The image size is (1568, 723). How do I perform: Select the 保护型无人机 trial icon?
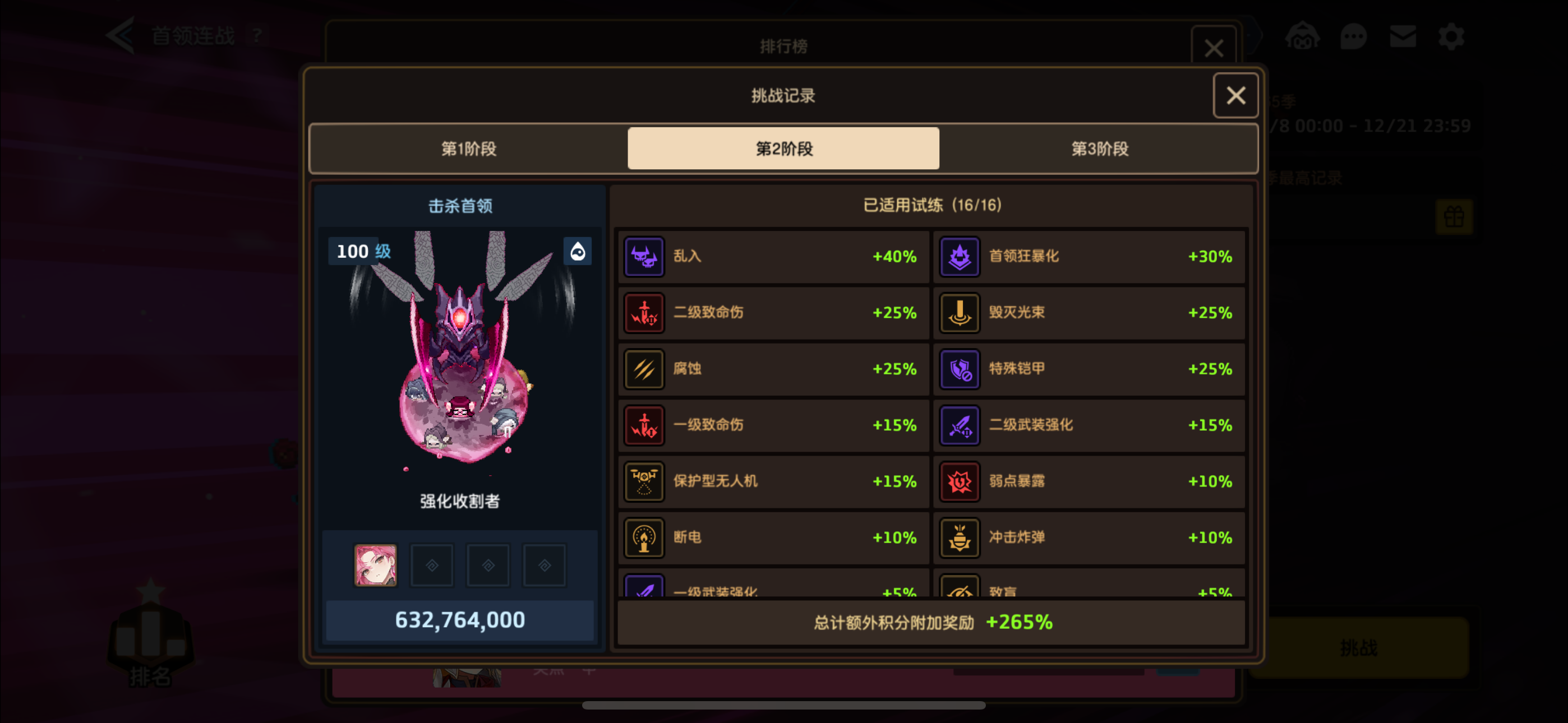click(644, 481)
